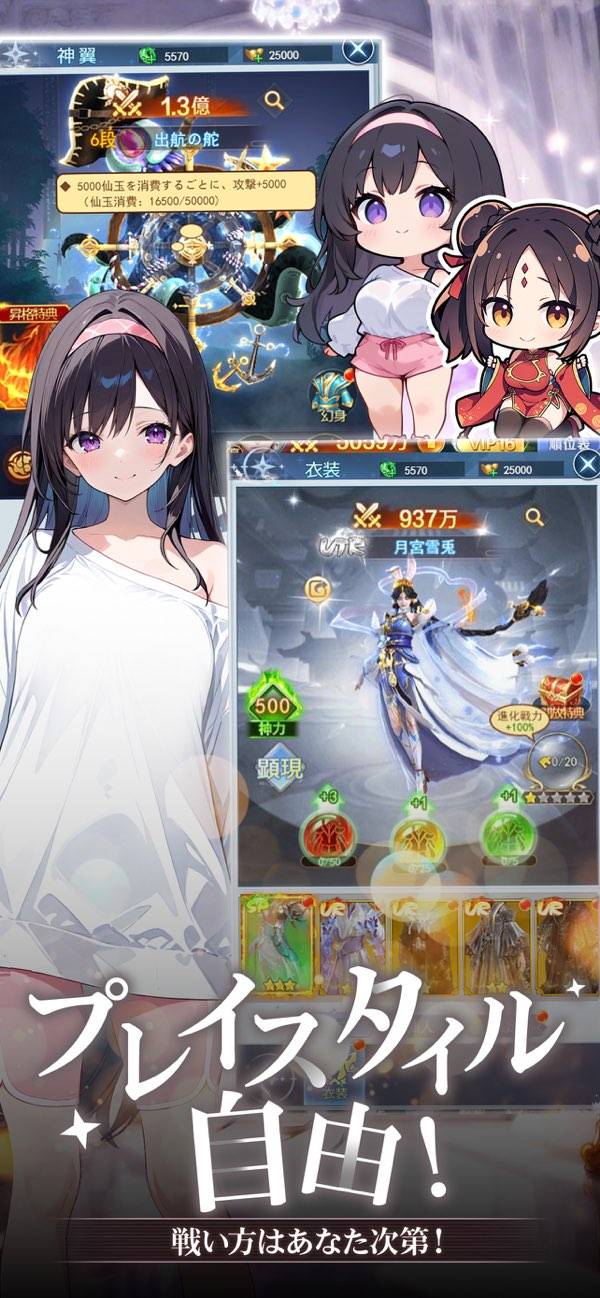600x1298 pixels.
Task: Open the magnifier beside 1.3億 power
Action: pyautogui.click(x=274, y=100)
